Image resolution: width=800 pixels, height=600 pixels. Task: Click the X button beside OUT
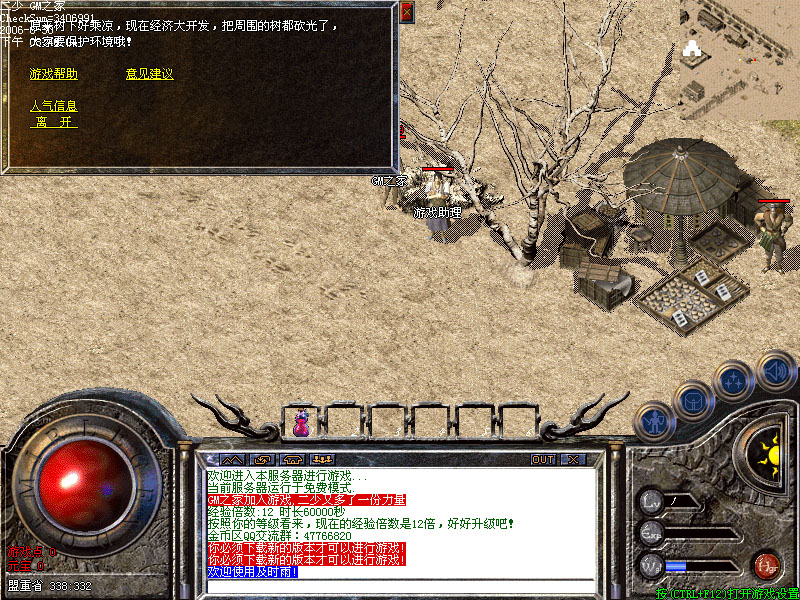[572, 460]
